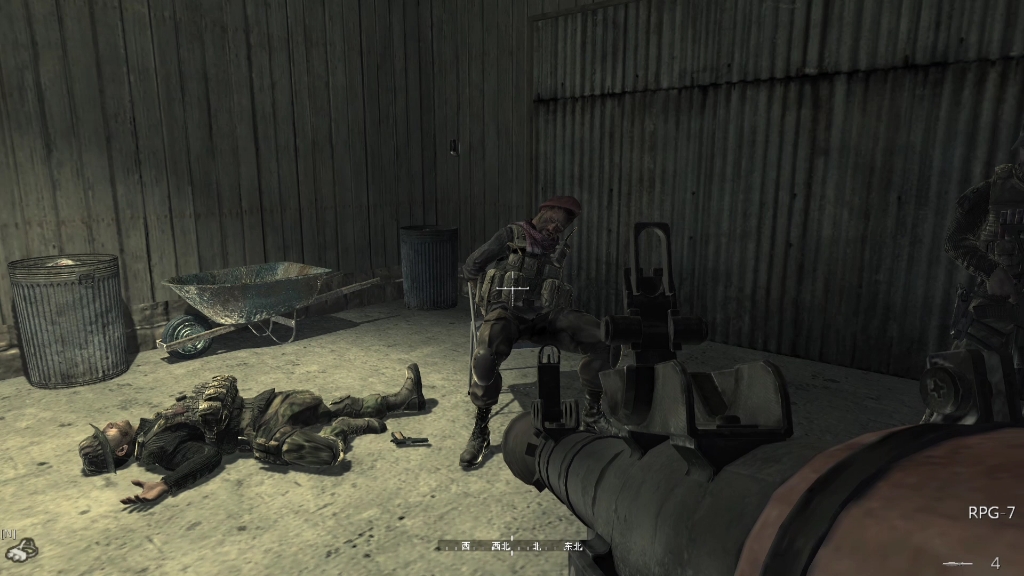This screenshot has width=1024, height=576.
Task: Click the compass heading strip
Action: (x=512, y=546)
